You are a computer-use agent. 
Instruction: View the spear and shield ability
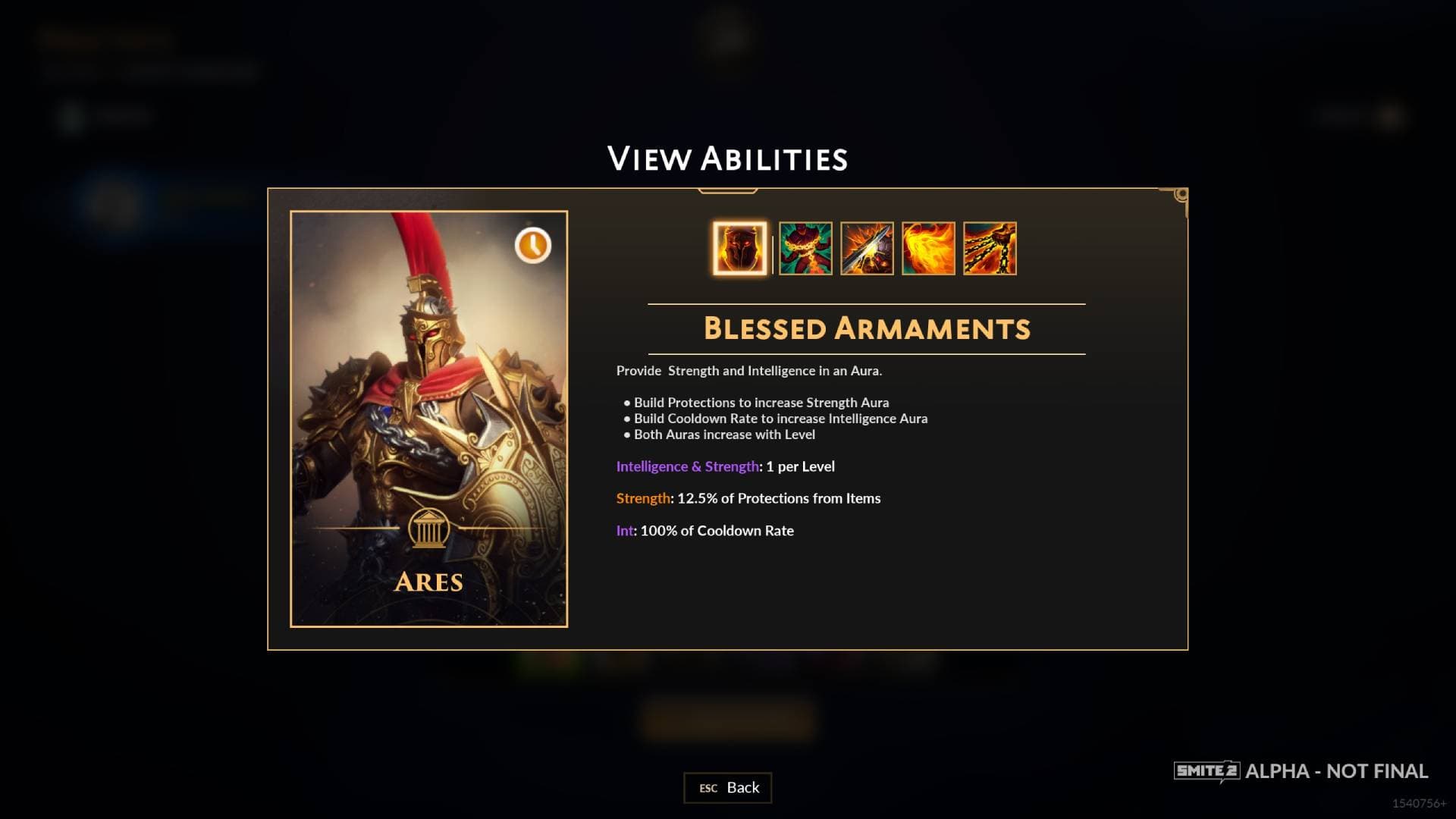(x=867, y=249)
